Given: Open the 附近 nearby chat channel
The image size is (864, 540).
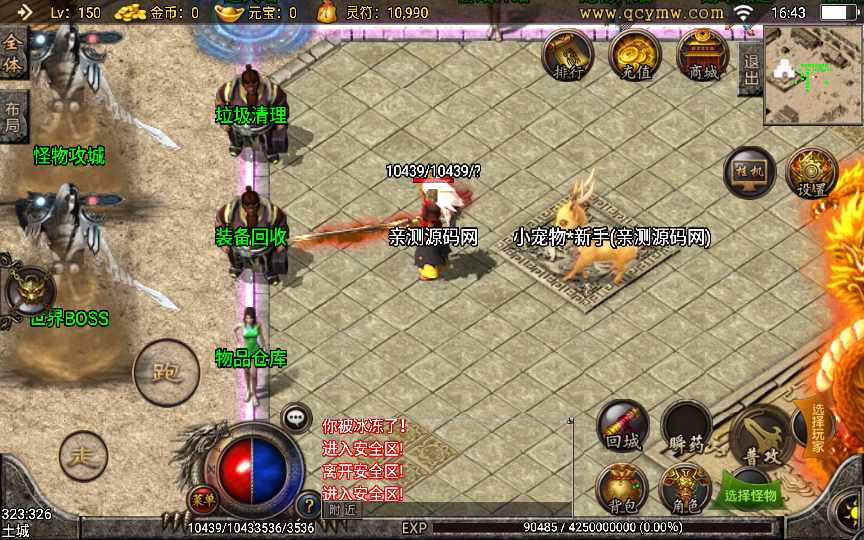Looking at the screenshot, I should [x=341, y=509].
